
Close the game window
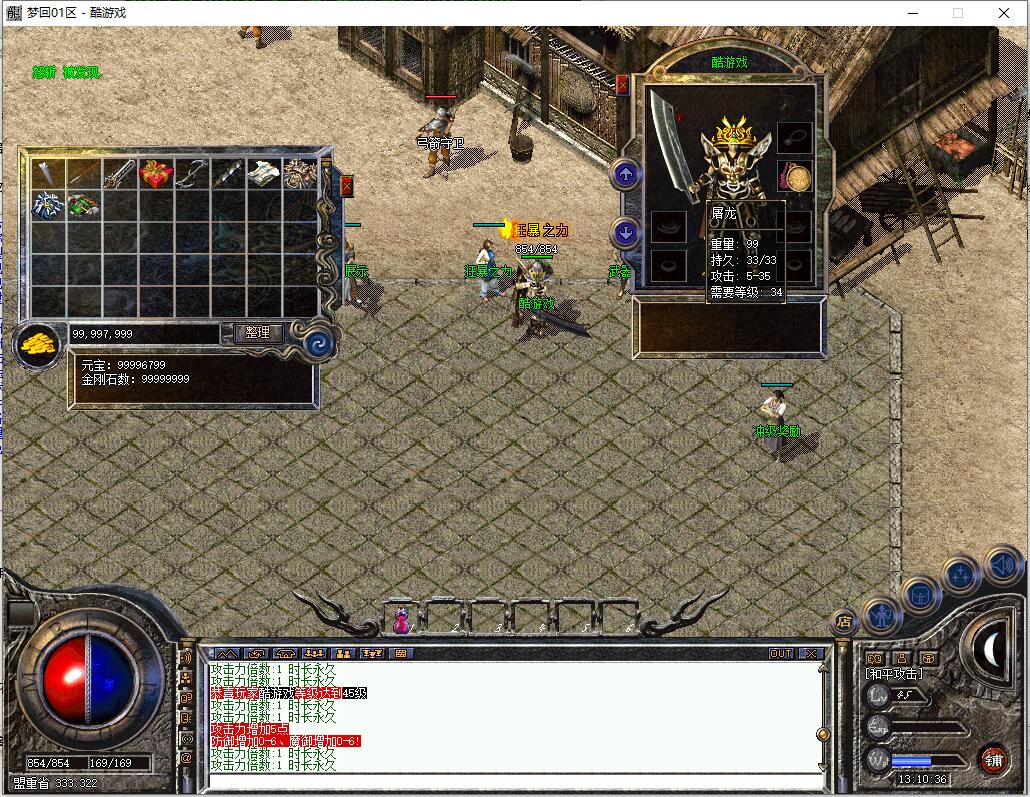point(1004,13)
